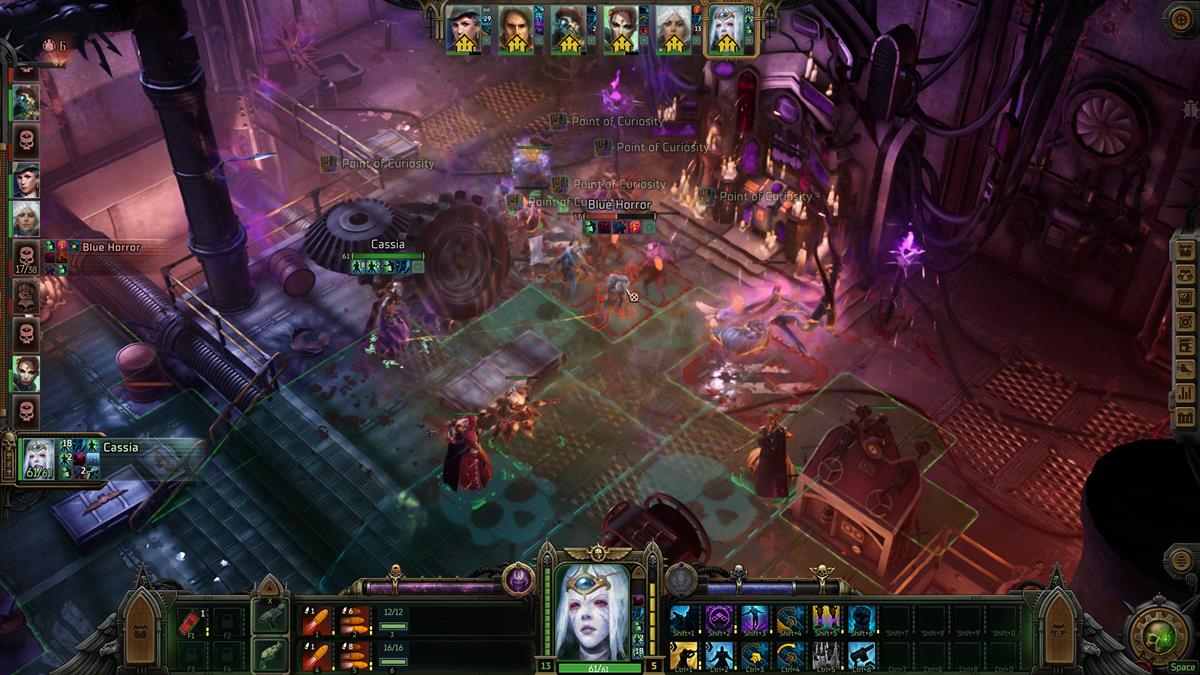The height and width of the screenshot is (675, 1200).
Task: Select the first weapon set
Action: click(x=268, y=619)
